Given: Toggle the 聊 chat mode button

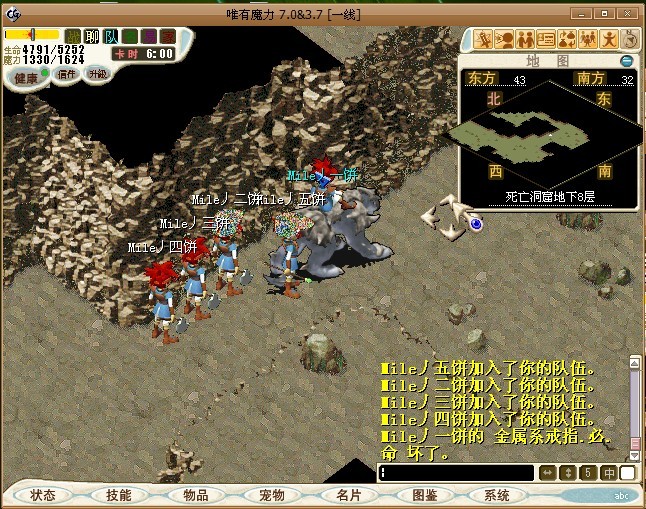Looking at the screenshot, I should [92, 36].
